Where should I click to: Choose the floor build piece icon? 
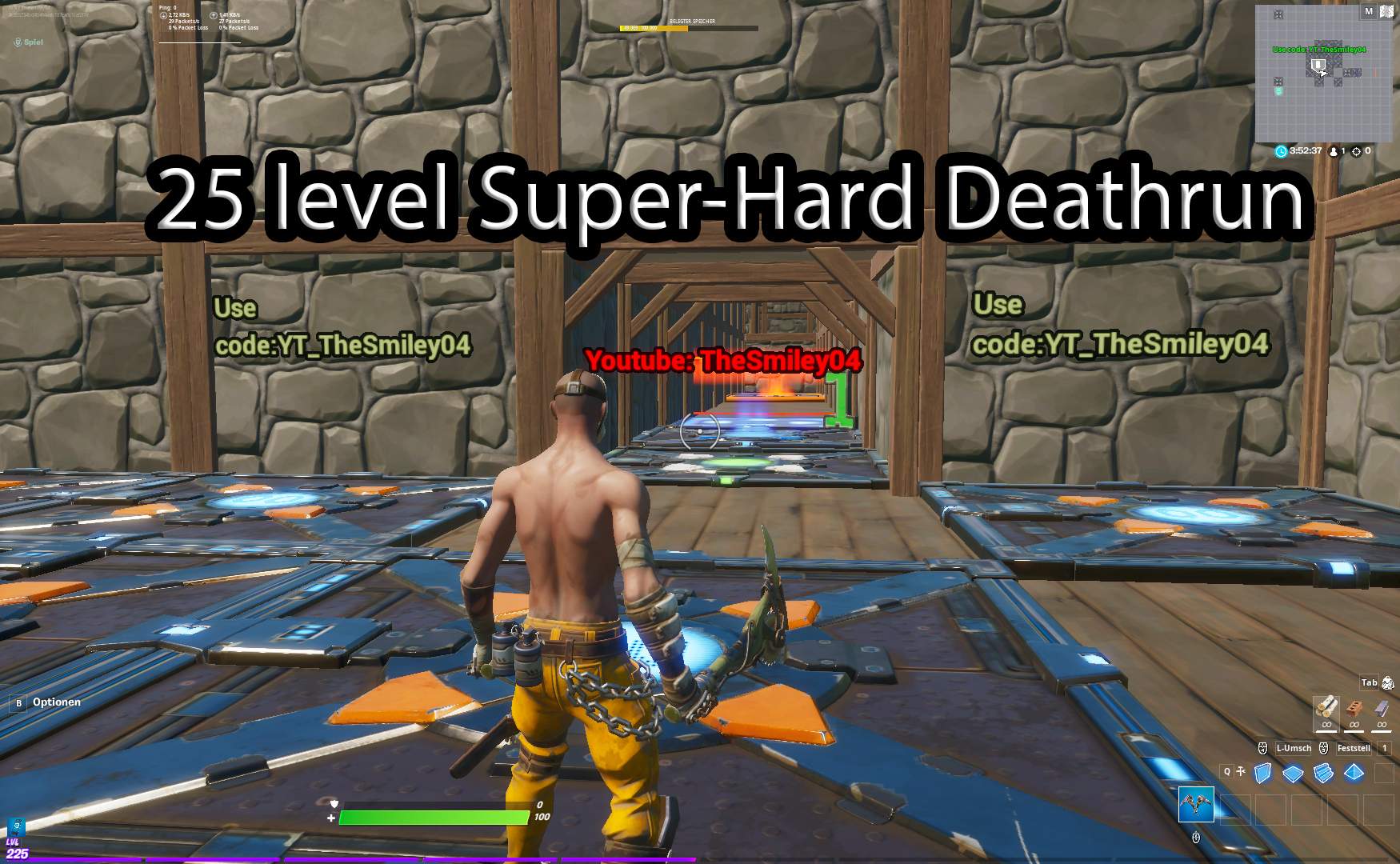1293,773
